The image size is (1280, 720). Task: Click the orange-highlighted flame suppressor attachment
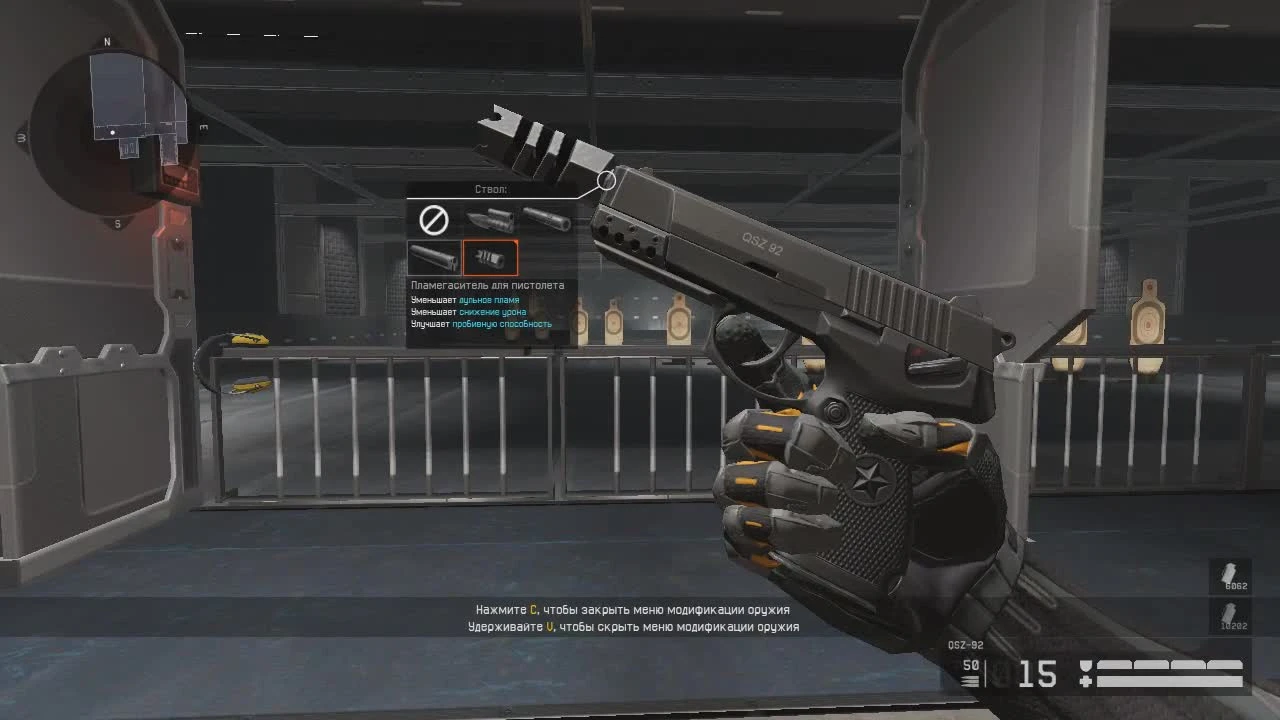coord(489,258)
